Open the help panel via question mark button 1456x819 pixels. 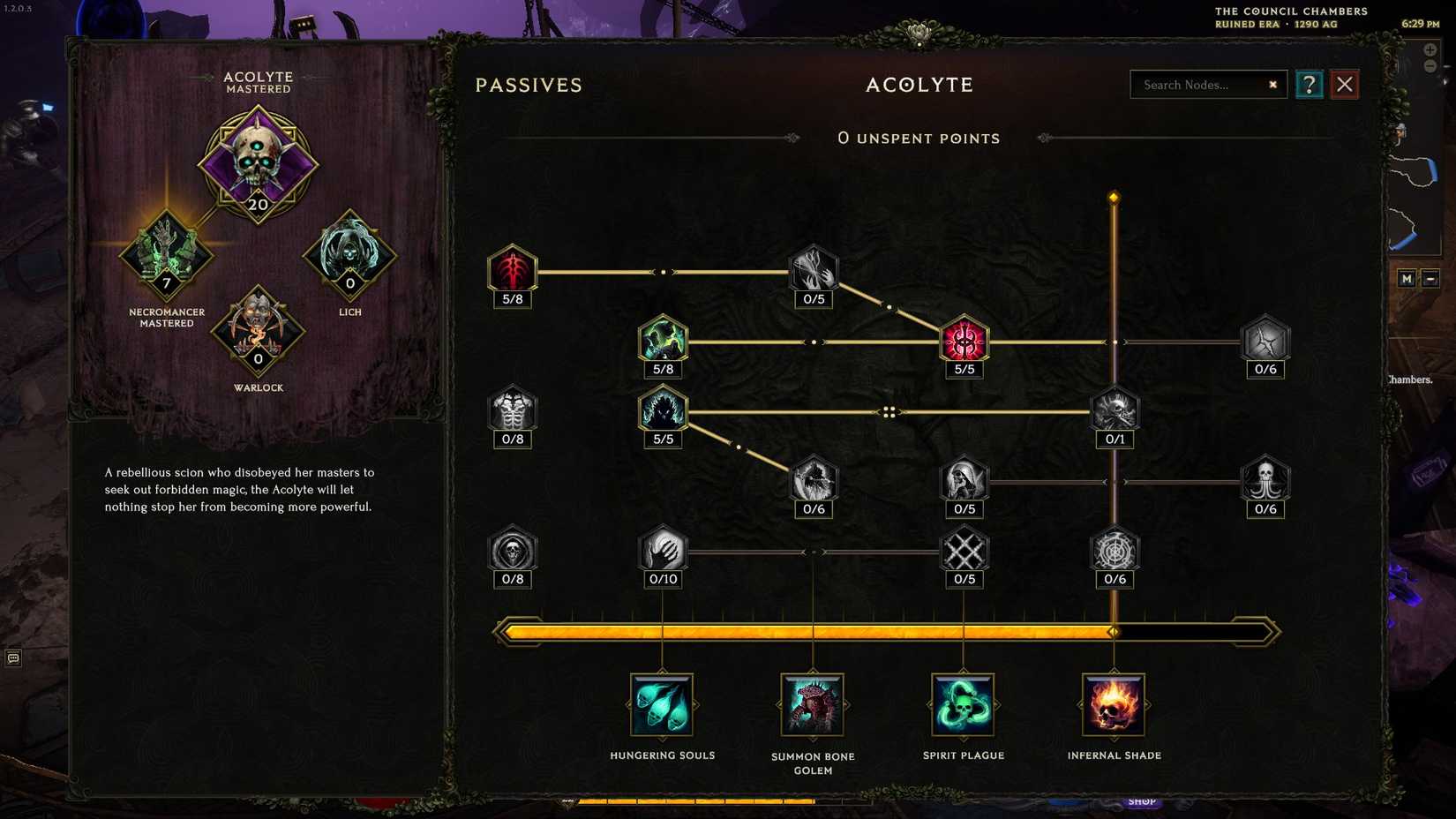click(1309, 84)
